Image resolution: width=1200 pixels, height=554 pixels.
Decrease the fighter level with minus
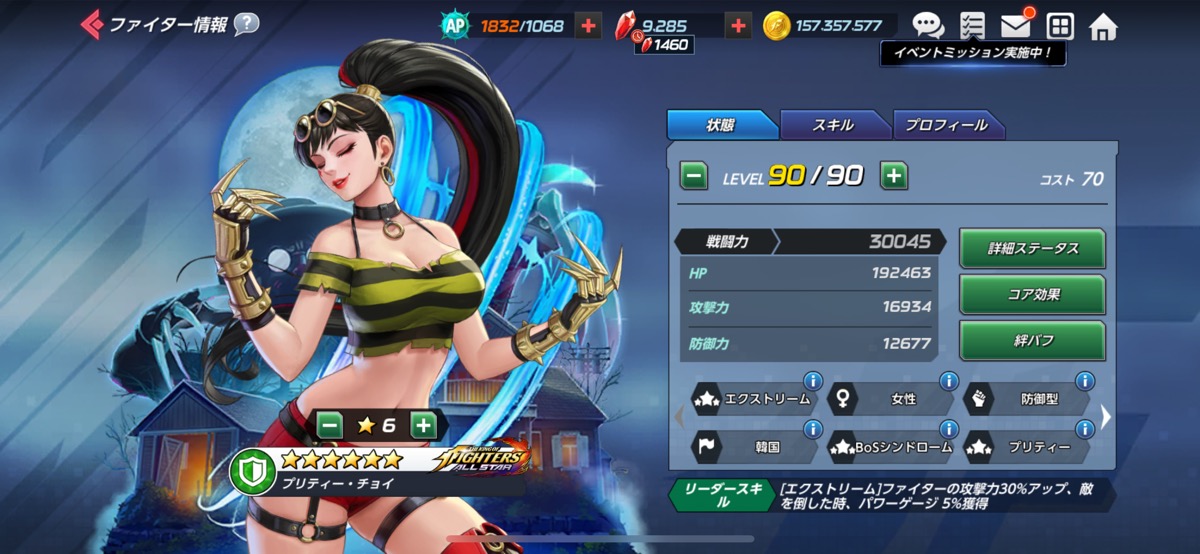(x=694, y=177)
